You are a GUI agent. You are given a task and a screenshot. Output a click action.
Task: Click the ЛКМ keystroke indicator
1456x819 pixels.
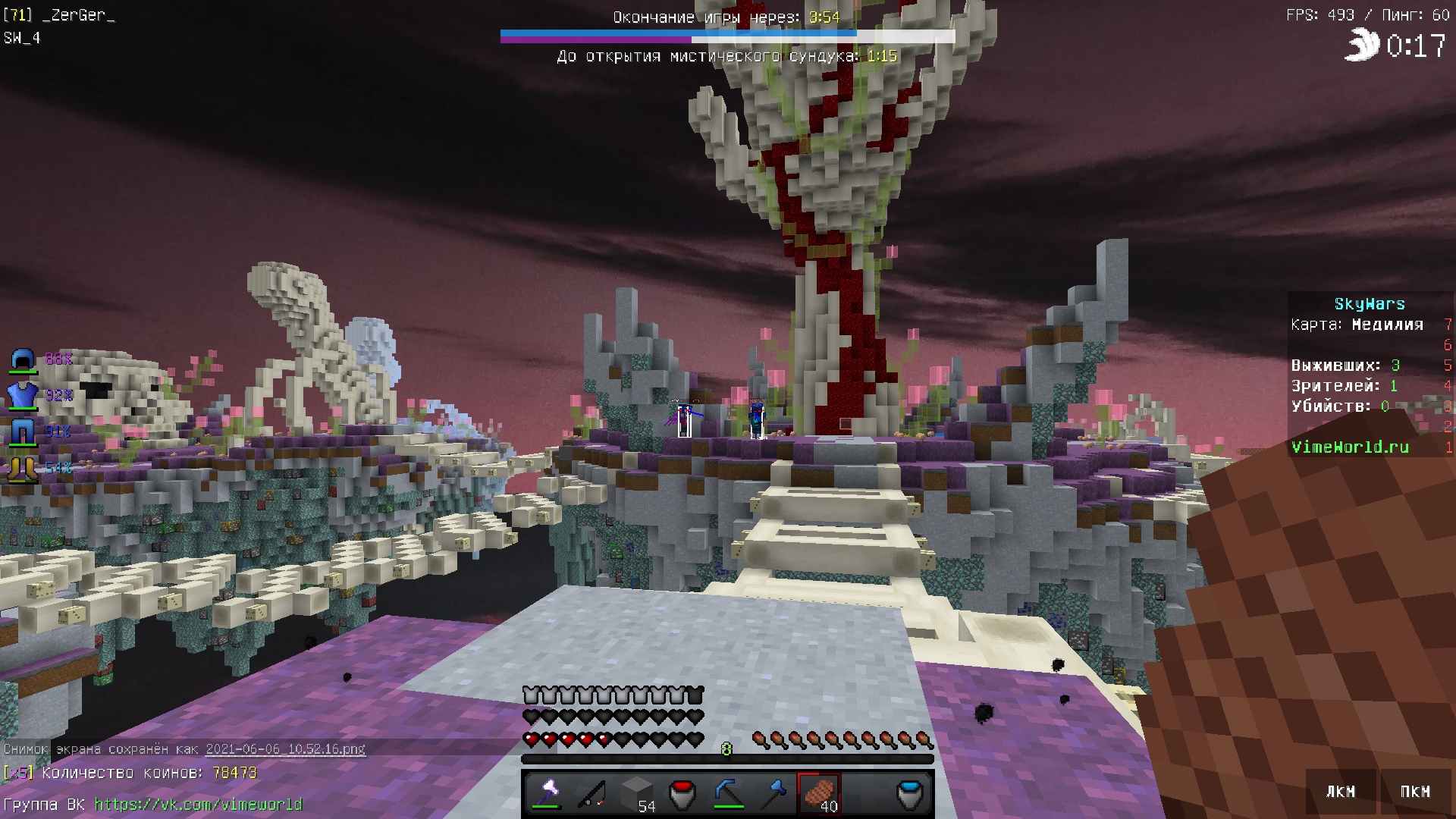[1340, 792]
